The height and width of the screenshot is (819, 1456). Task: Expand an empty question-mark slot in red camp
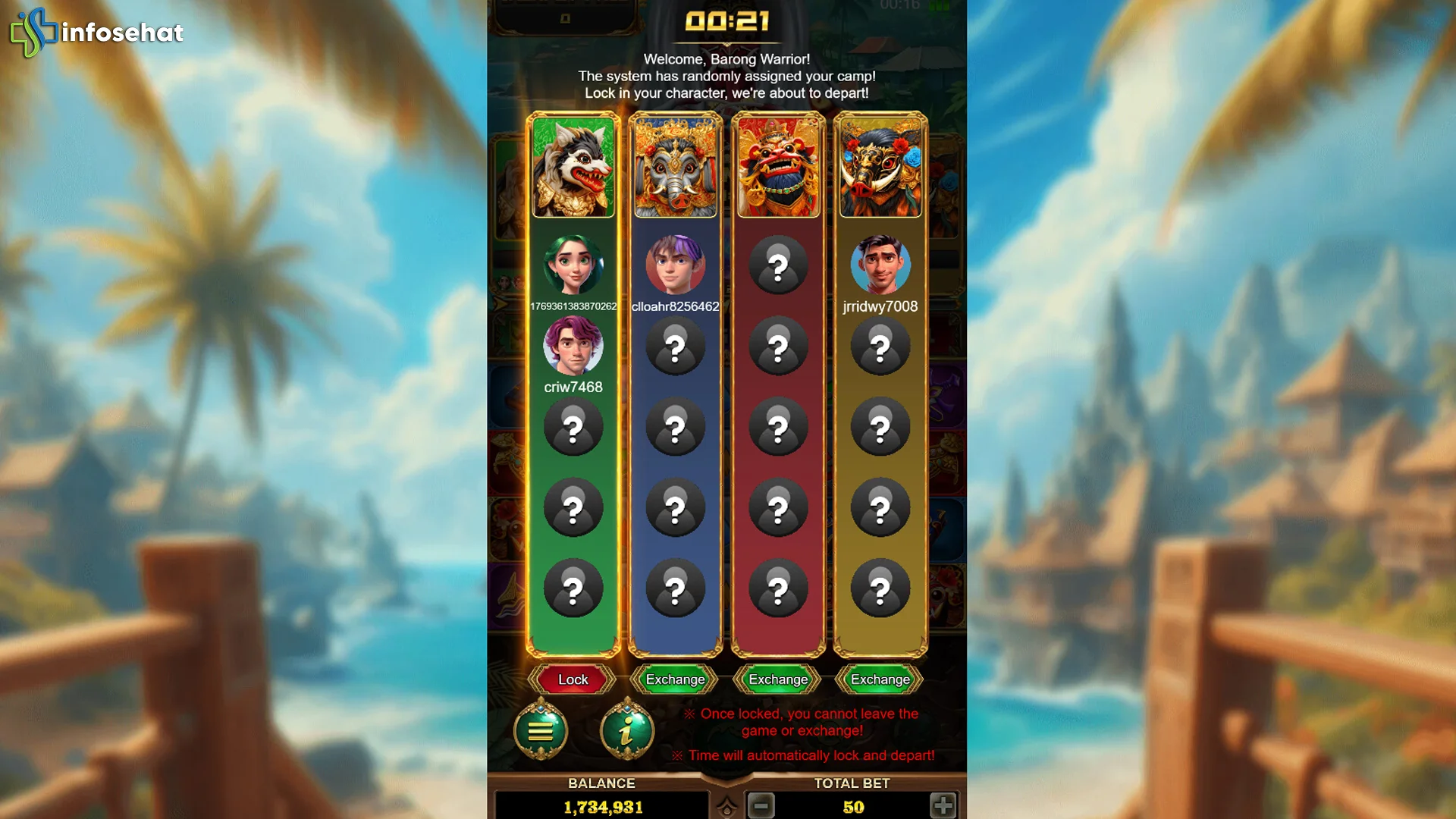pos(777,265)
